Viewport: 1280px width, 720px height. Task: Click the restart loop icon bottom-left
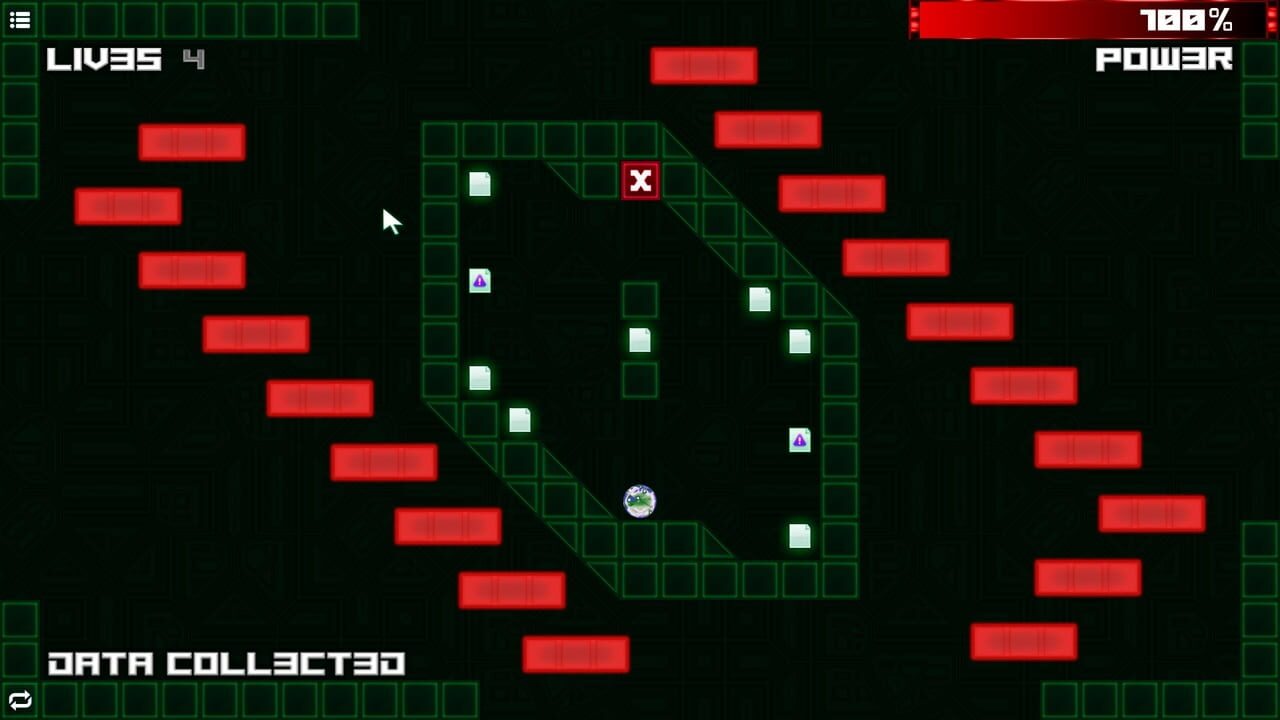pos(21,701)
